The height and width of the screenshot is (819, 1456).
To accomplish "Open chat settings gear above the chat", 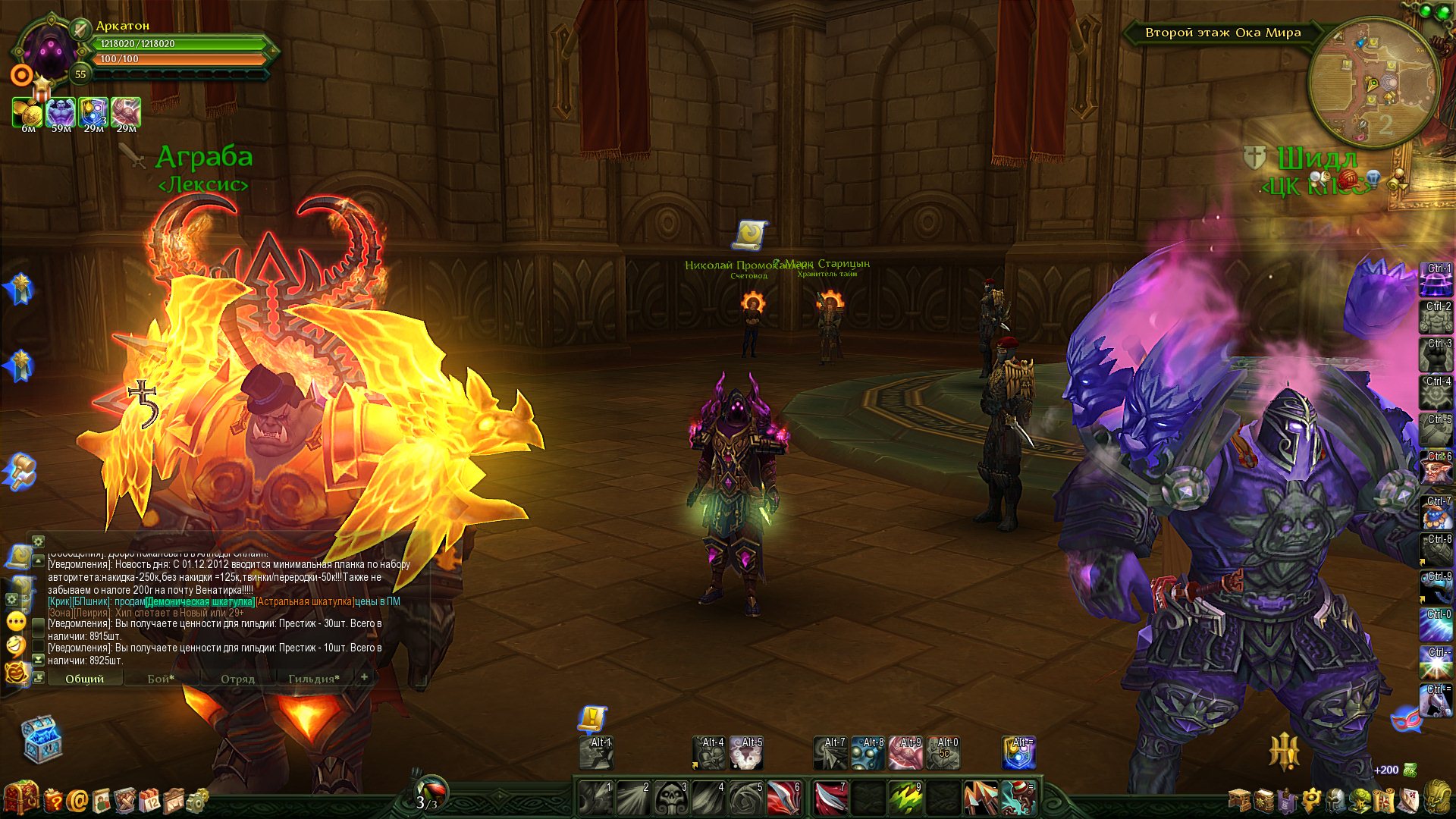I will point(38,541).
